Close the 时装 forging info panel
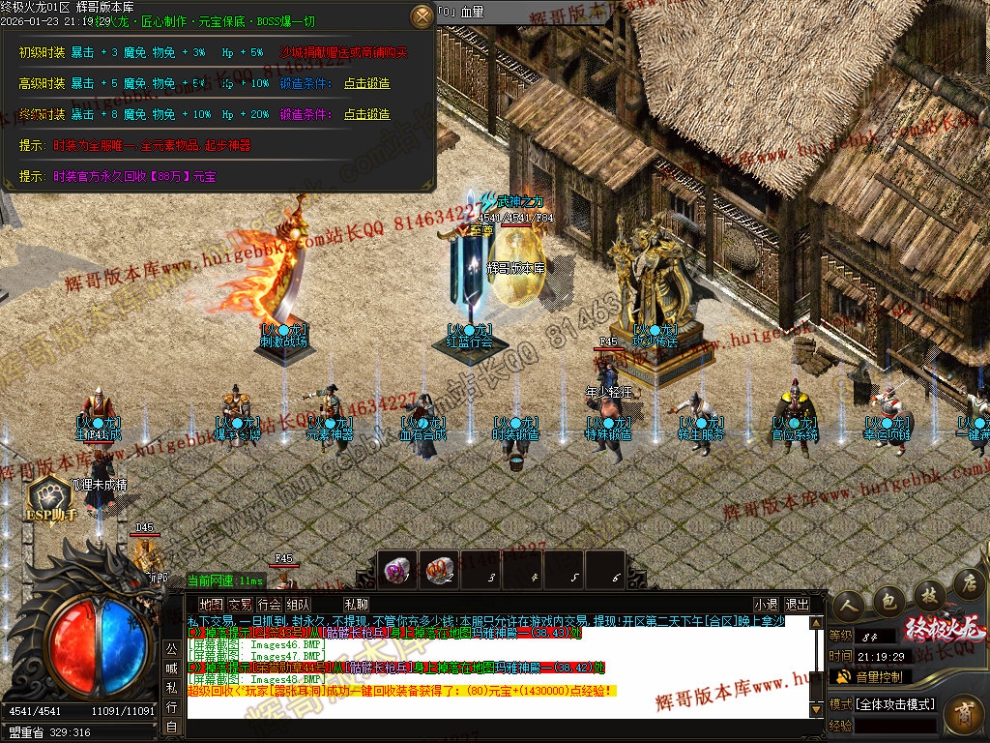990x743 pixels. 423,15
